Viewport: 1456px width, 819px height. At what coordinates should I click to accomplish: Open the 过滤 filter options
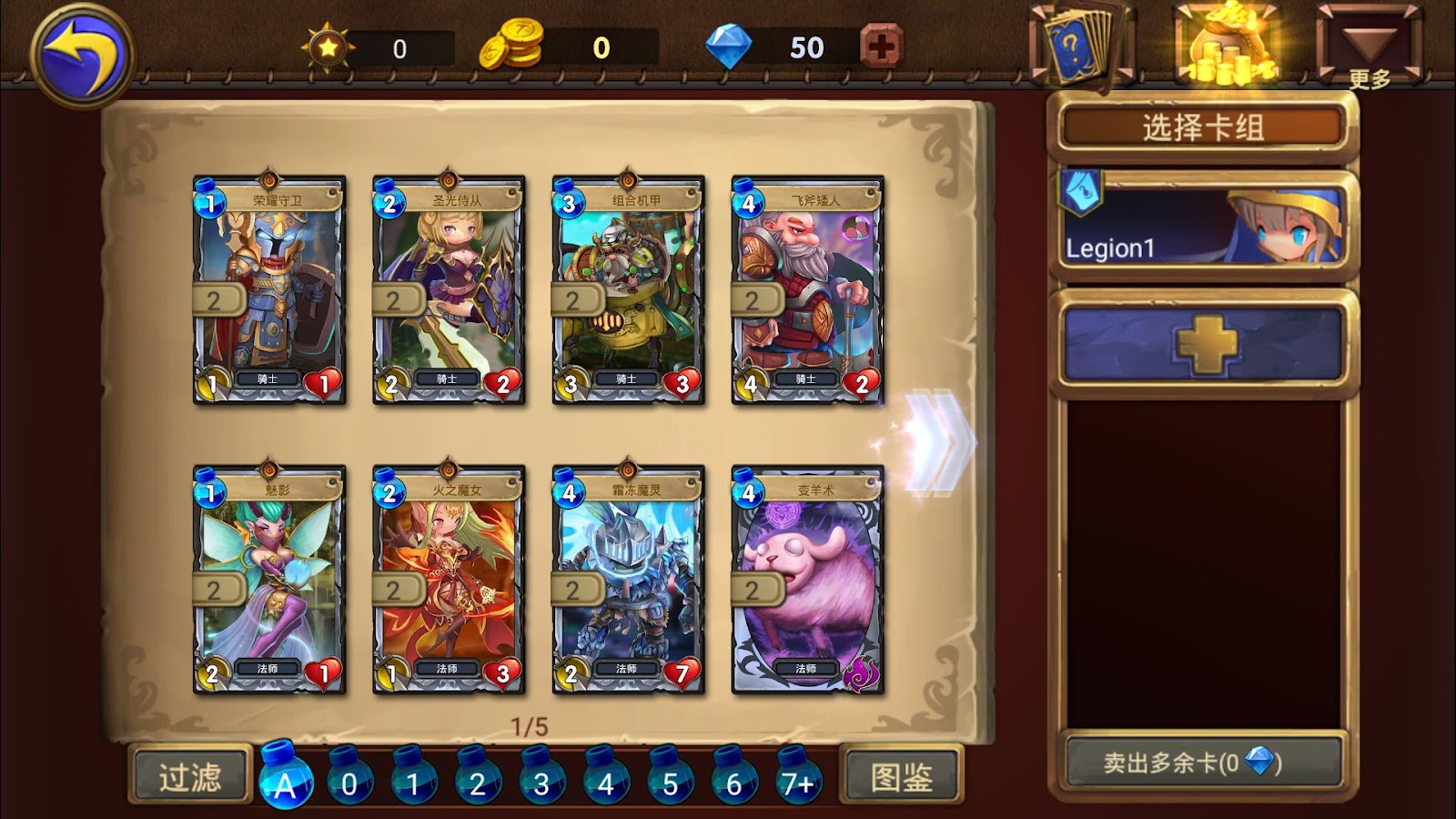click(x=190, y=776)
